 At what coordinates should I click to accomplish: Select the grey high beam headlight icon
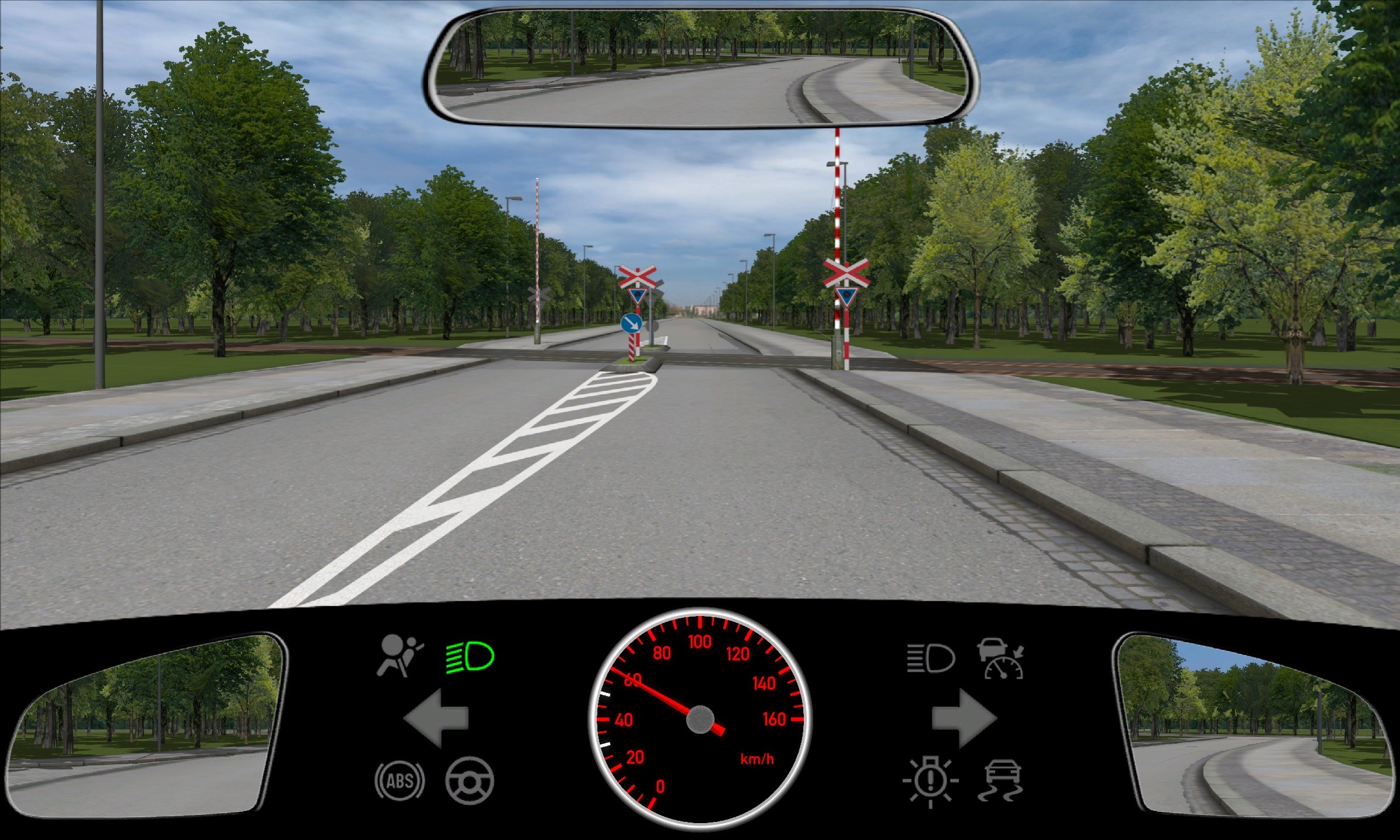[x=930, y=659]
